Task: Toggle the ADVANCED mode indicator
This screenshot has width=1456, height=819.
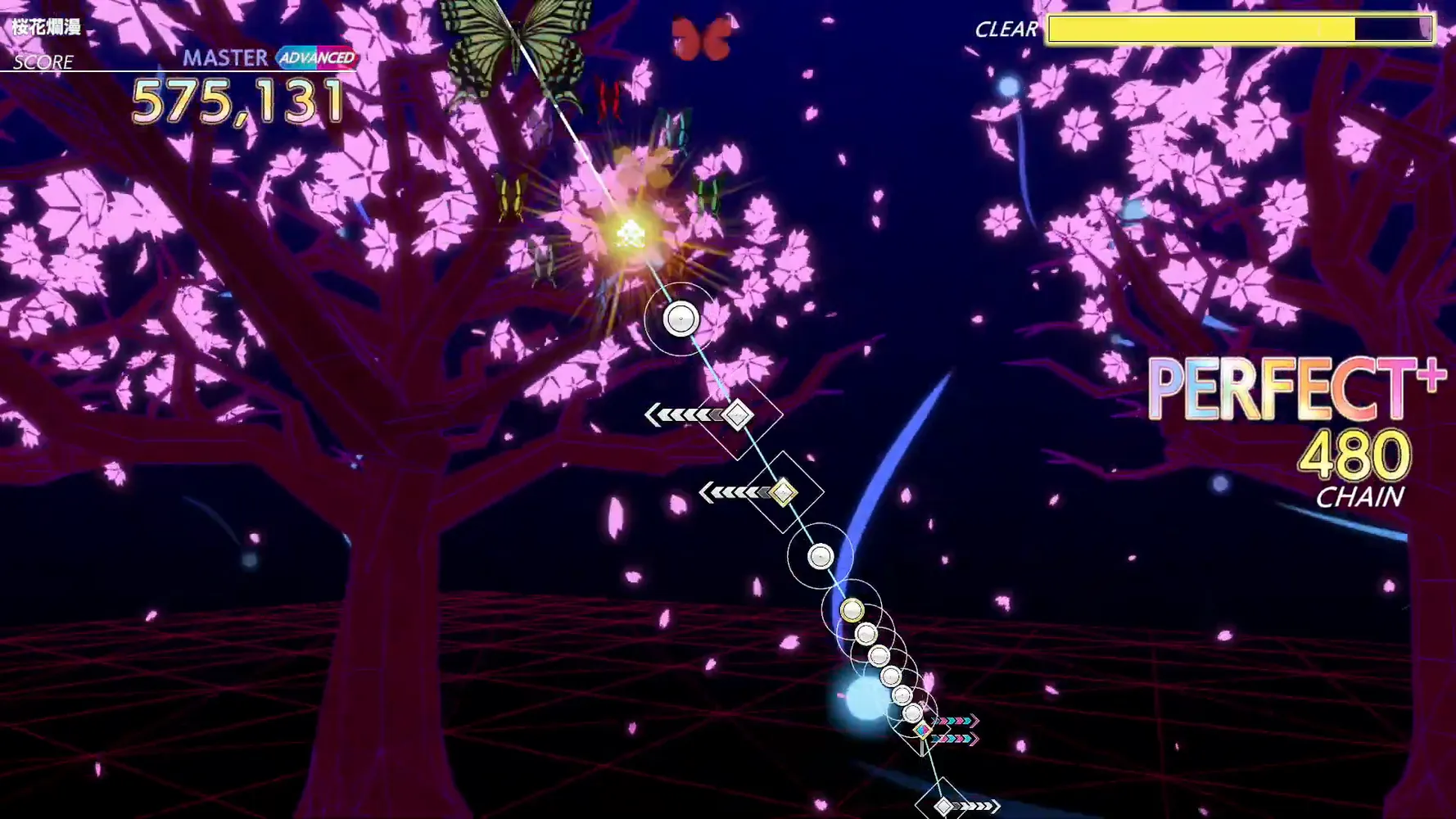Action: [318, 59]
